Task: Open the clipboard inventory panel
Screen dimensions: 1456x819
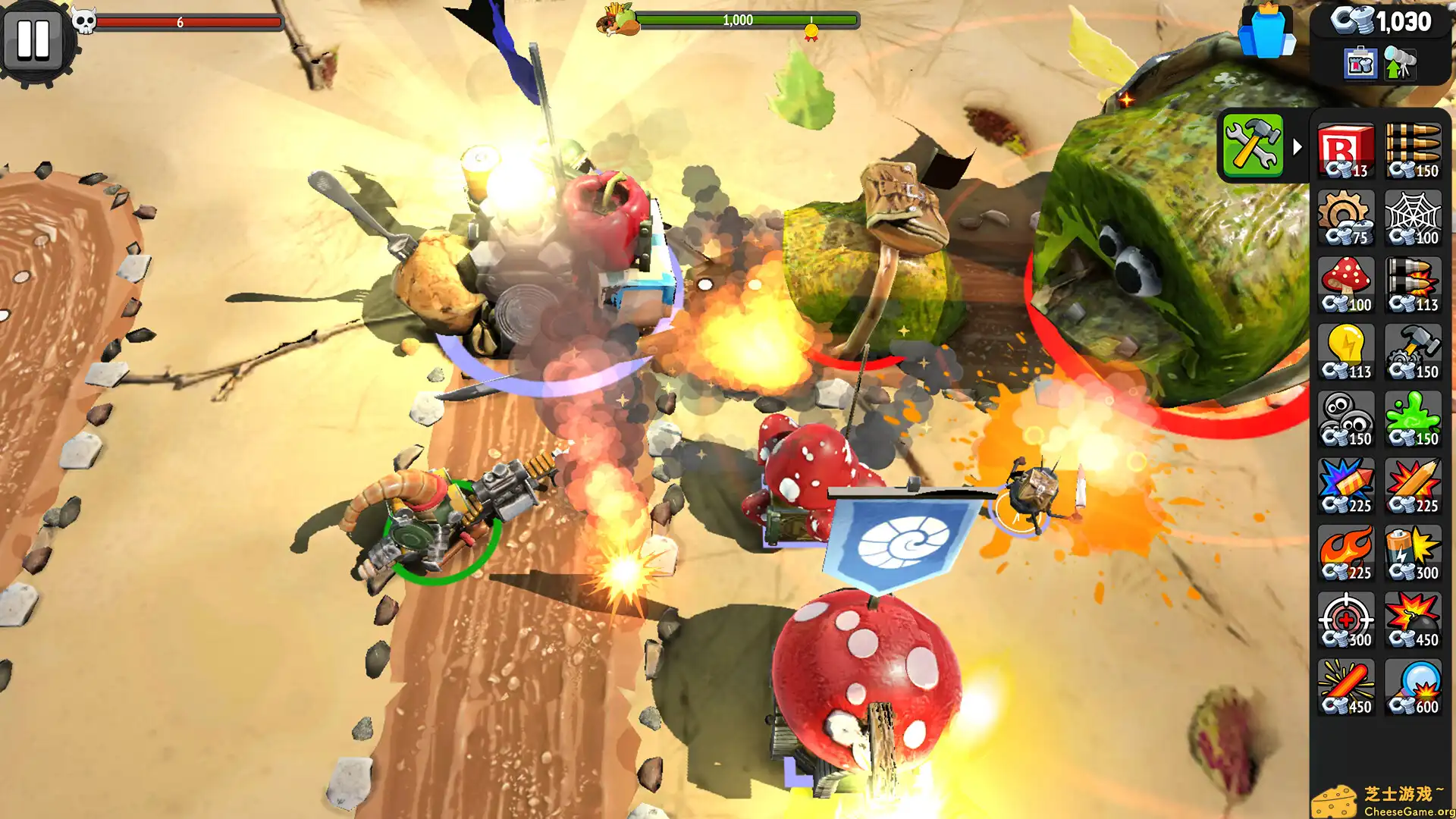Action: click(x=1360, y=64)
